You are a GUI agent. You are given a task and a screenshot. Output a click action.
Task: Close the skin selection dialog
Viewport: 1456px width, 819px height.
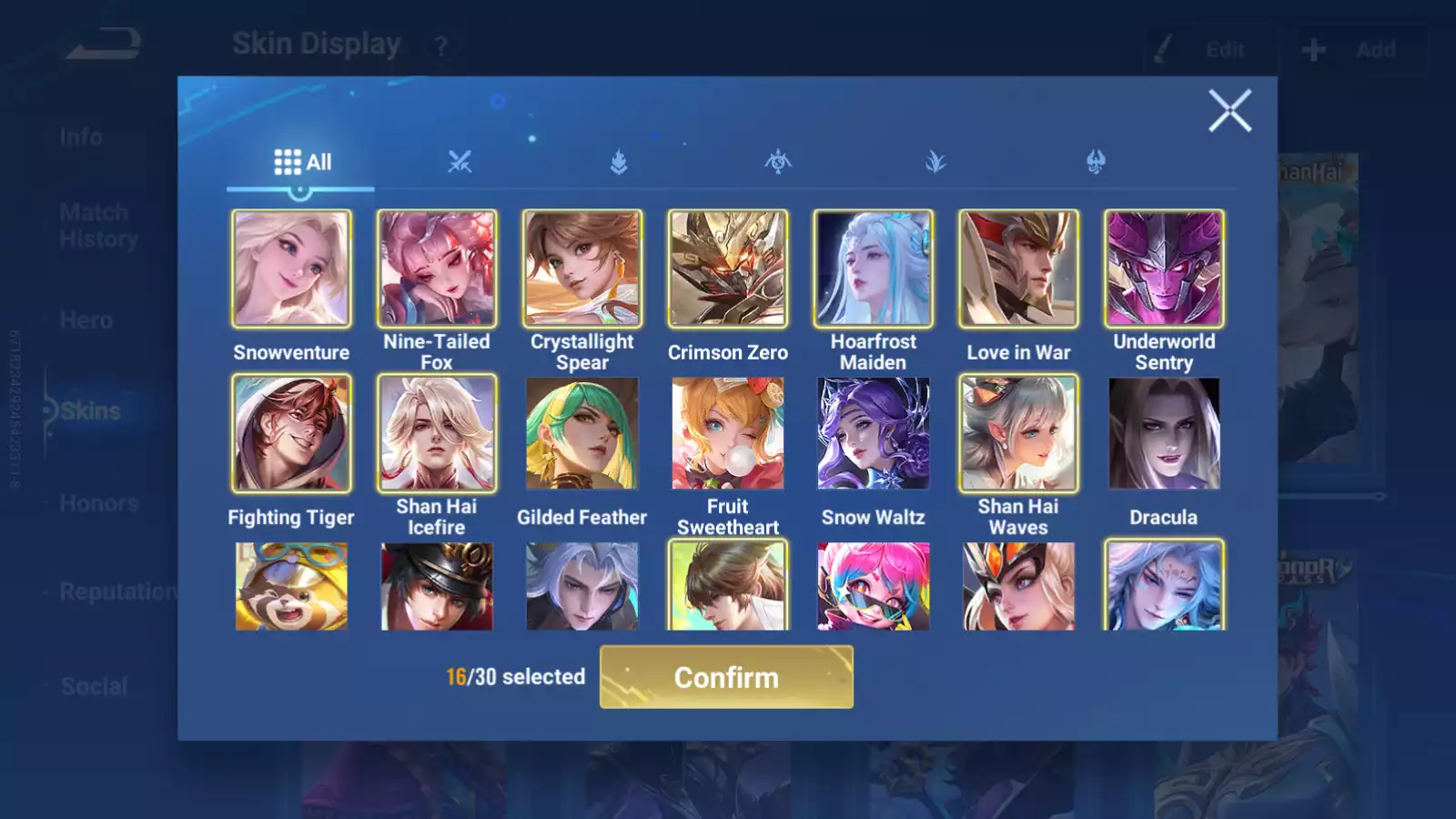click(1229, 111)
